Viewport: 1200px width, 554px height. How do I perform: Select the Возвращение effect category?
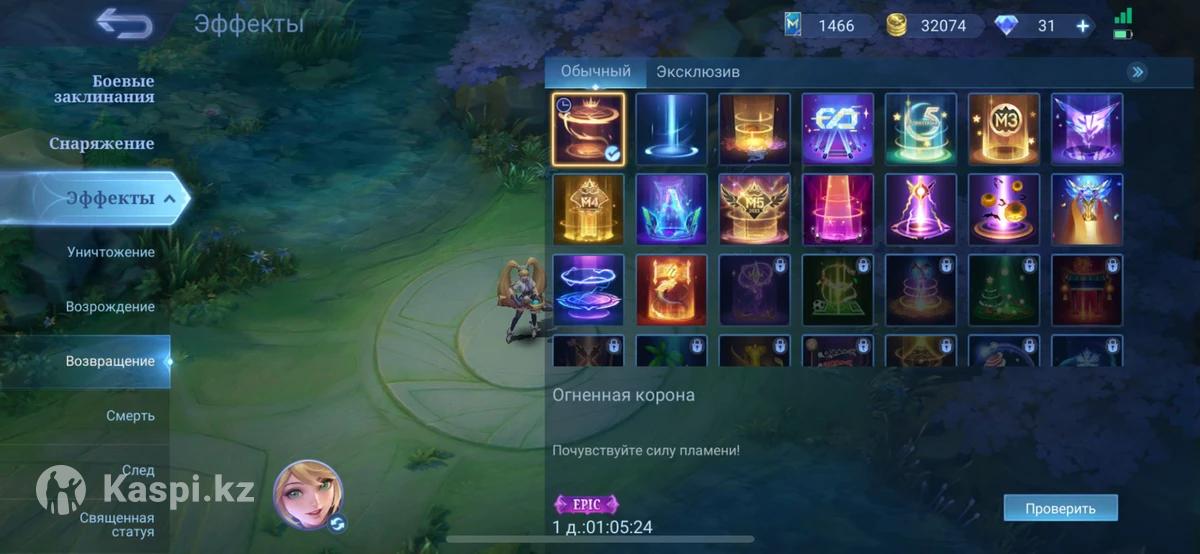click(110, 361)
